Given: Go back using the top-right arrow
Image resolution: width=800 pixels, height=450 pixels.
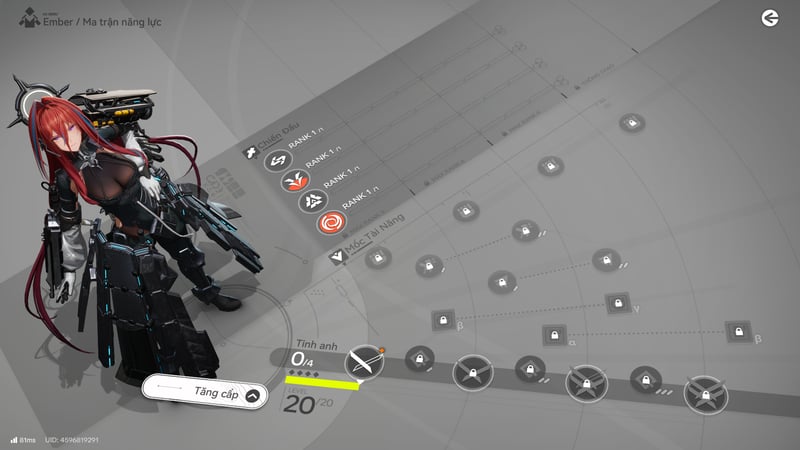Looking at the screenshot, I should click(769, 18).
